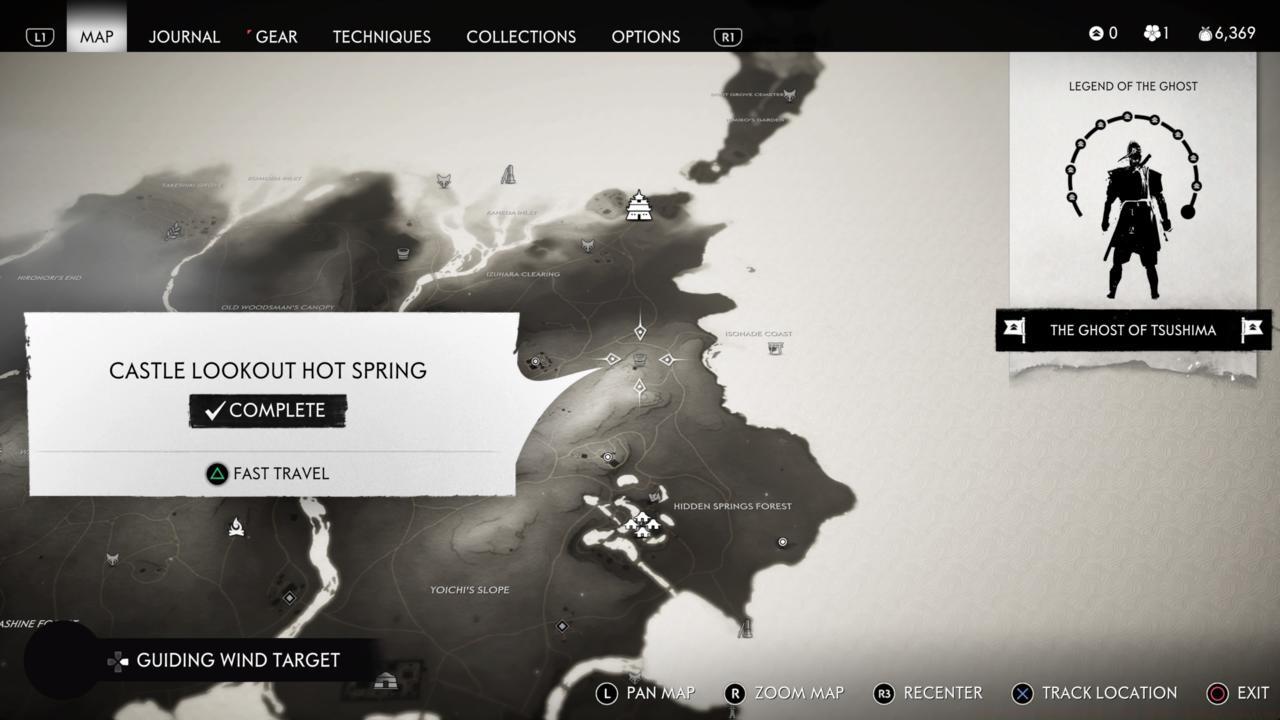Choose the village houses marker near Hidden Springs Forest

[641, 524]
